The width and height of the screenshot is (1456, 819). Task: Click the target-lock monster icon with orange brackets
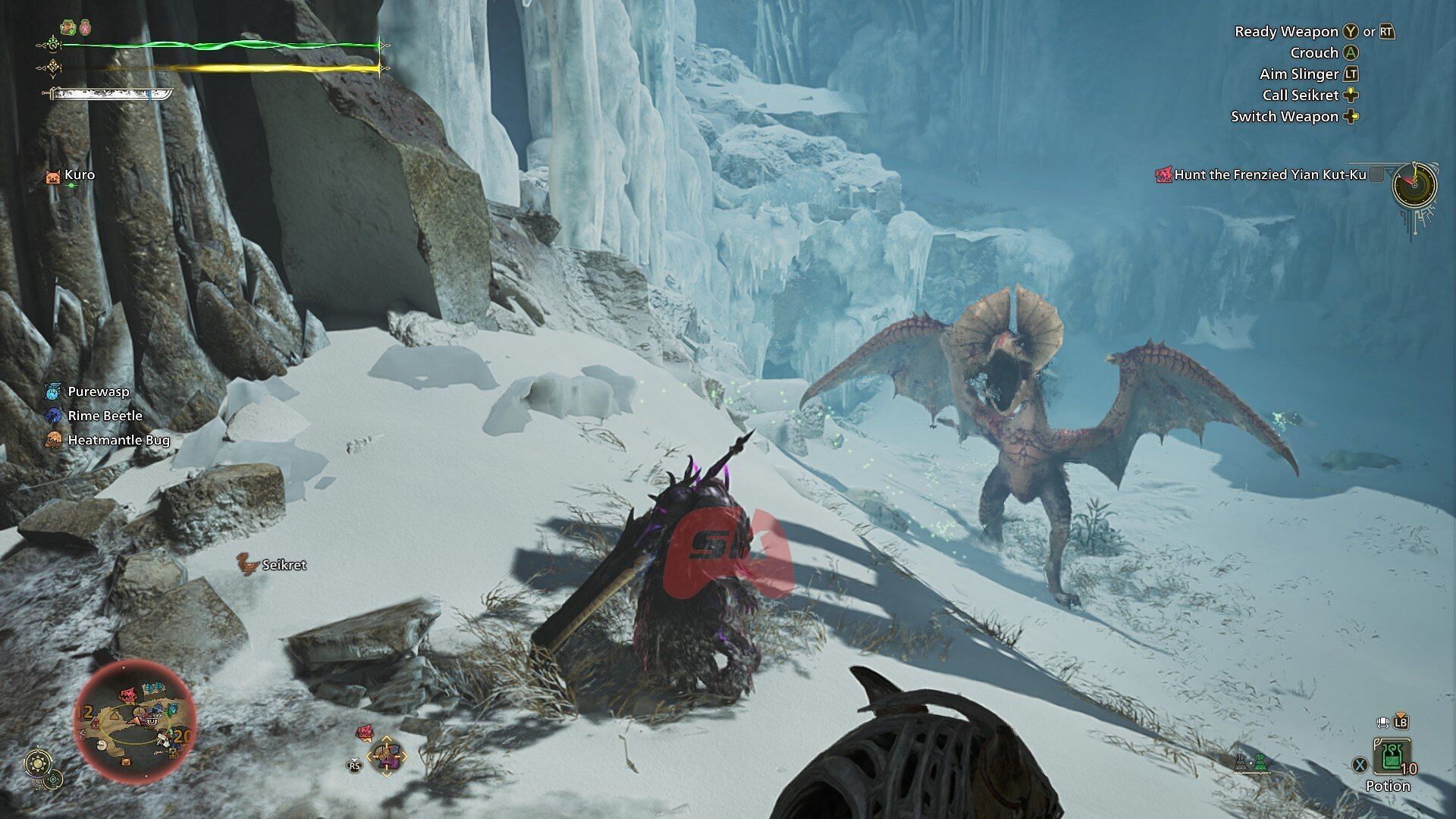pyautogui.click(x=387, y=756)
